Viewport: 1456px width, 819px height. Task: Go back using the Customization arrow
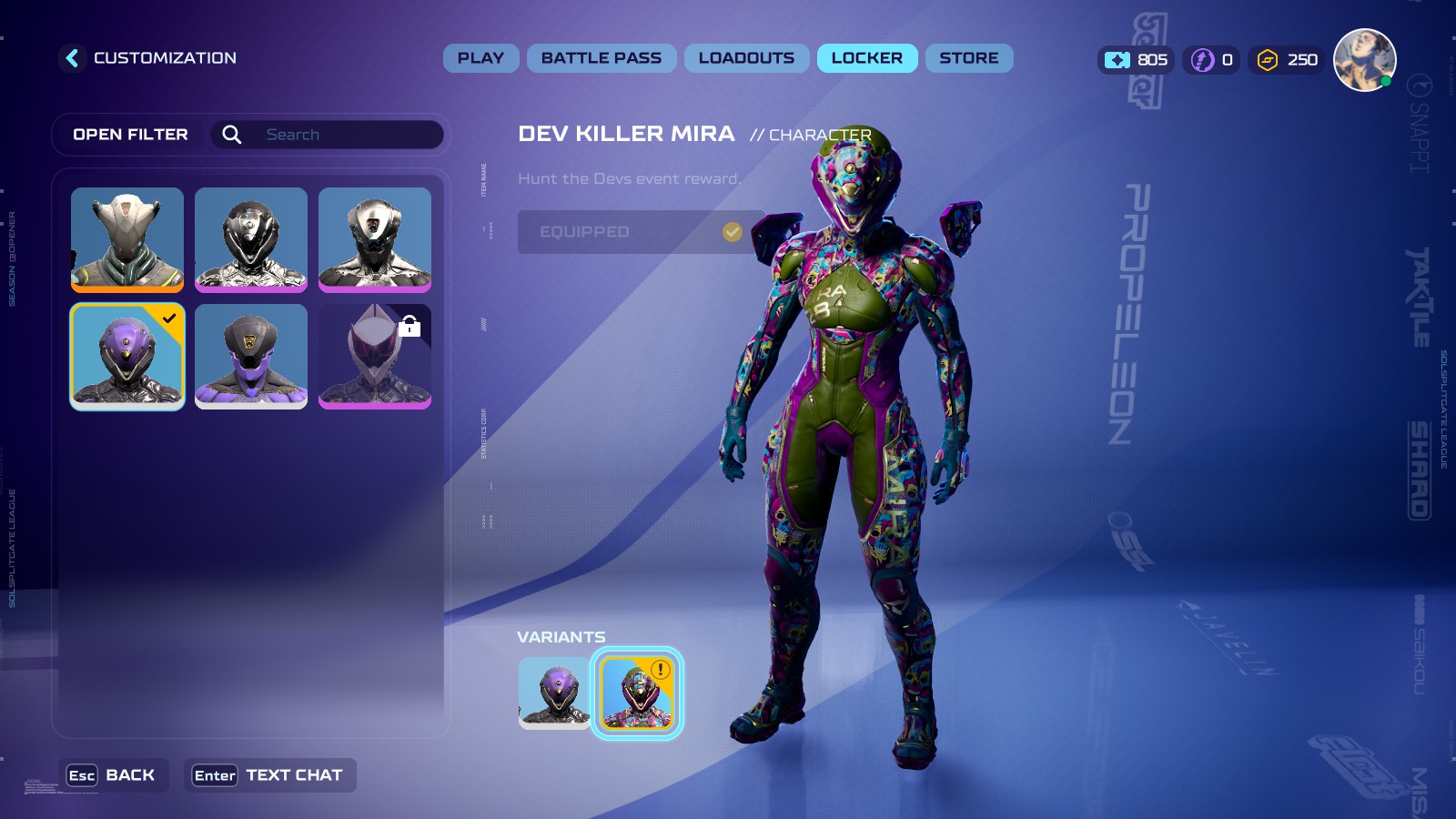pos(73,58)
